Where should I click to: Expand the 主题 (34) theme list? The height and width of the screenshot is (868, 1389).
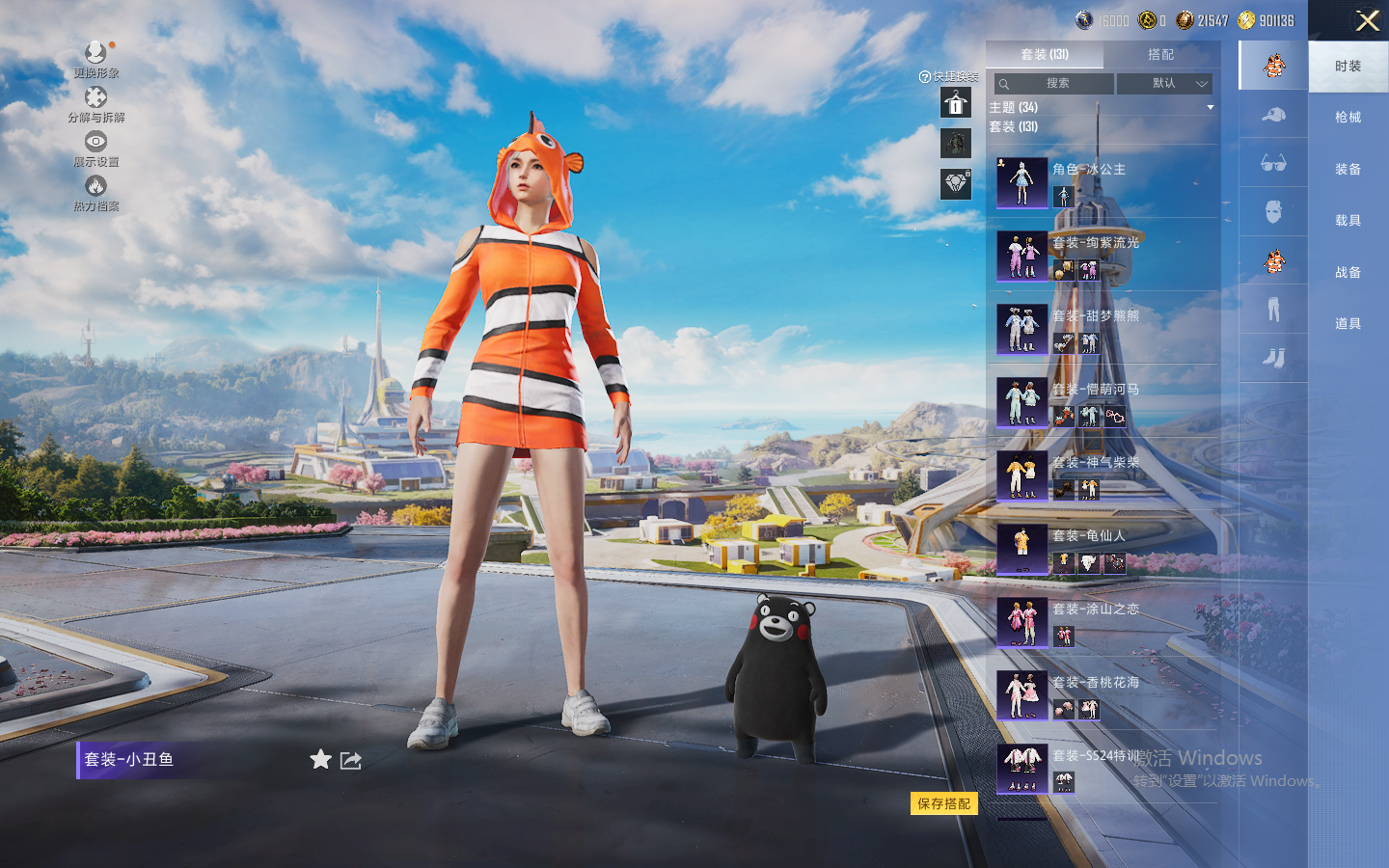pos(1210,108)
